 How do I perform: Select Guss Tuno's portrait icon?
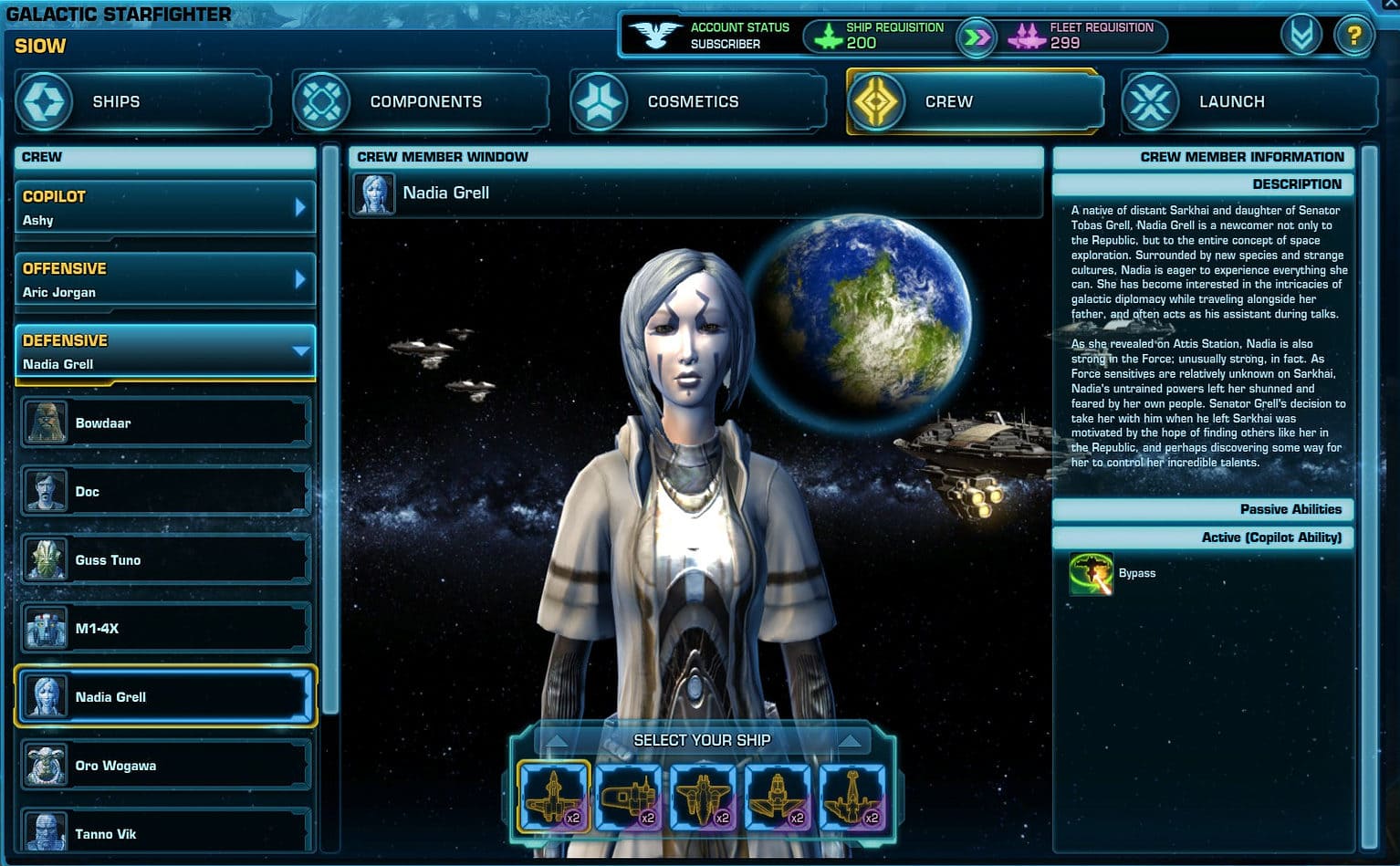[47, 559]
